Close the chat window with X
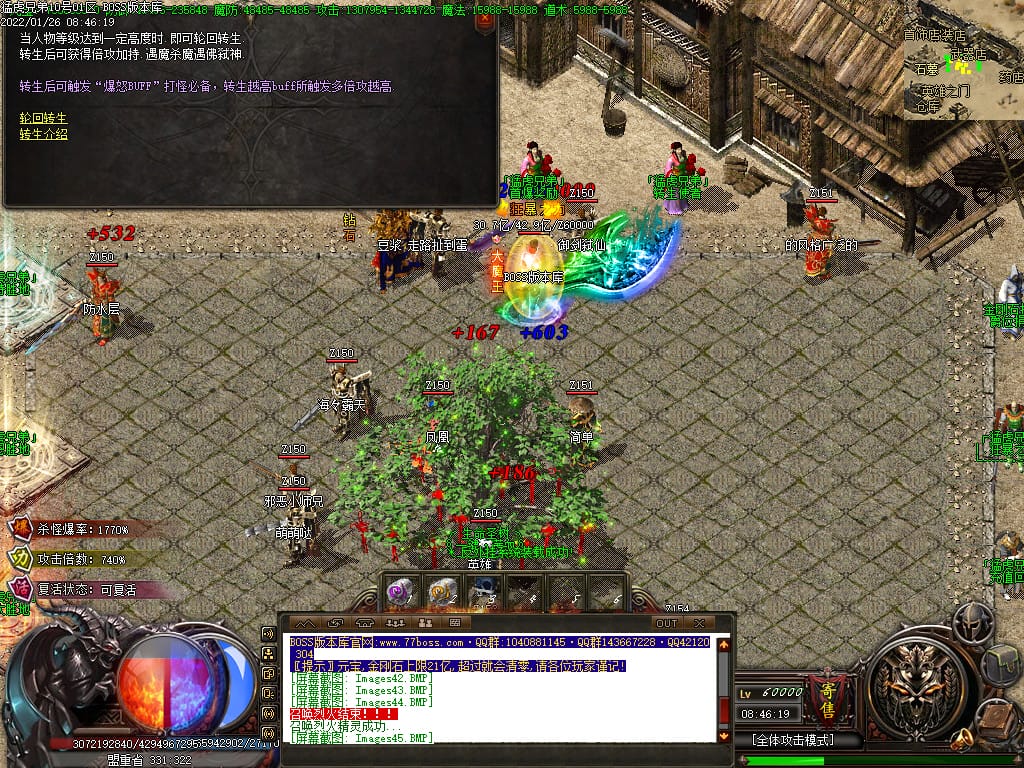This screenshot has height=768, width=1024. (x=700, y=623)
